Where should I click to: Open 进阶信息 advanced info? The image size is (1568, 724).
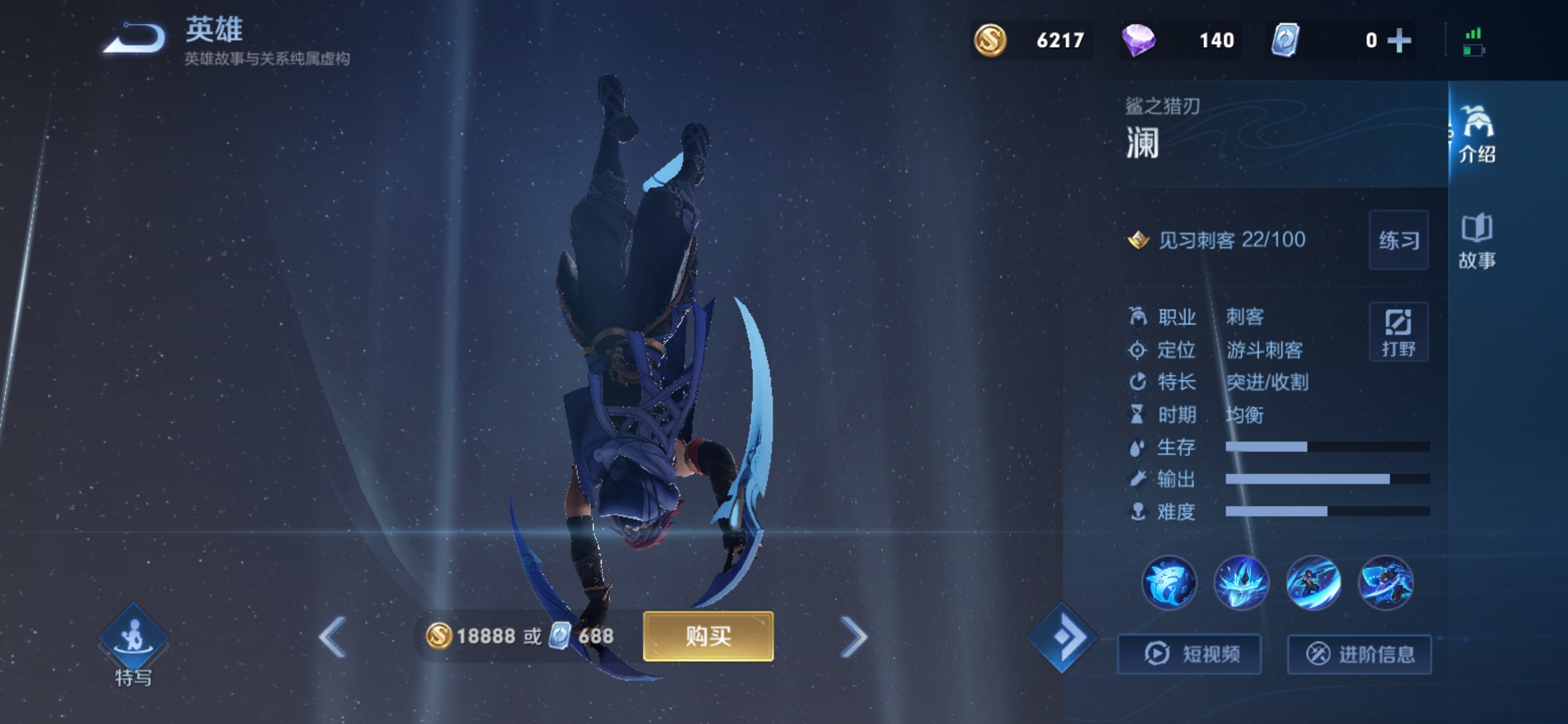[x=1360, y=654]
